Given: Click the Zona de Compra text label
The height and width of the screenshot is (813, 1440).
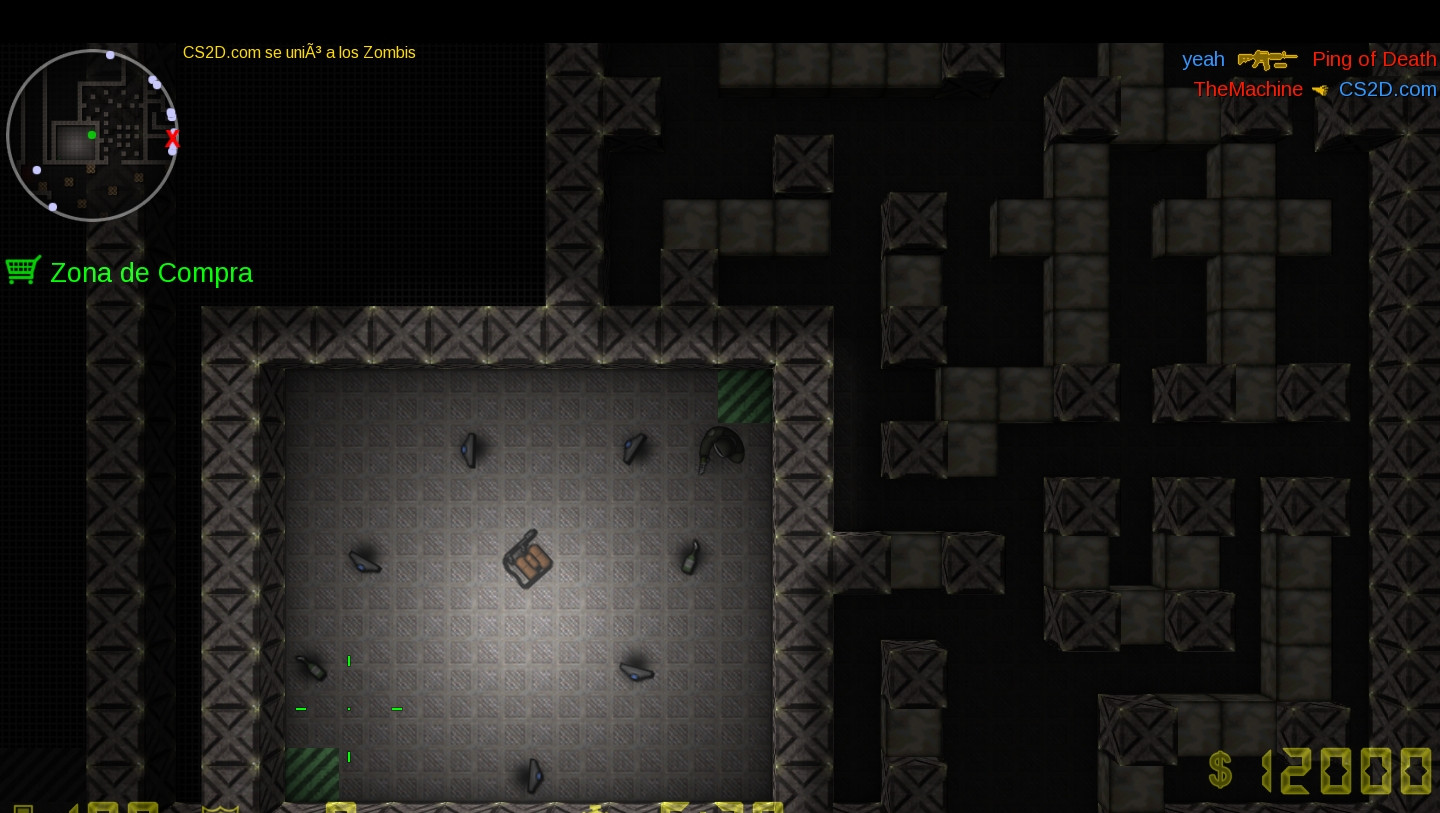Looking at the screenshot, I should [x=151, y=272].
